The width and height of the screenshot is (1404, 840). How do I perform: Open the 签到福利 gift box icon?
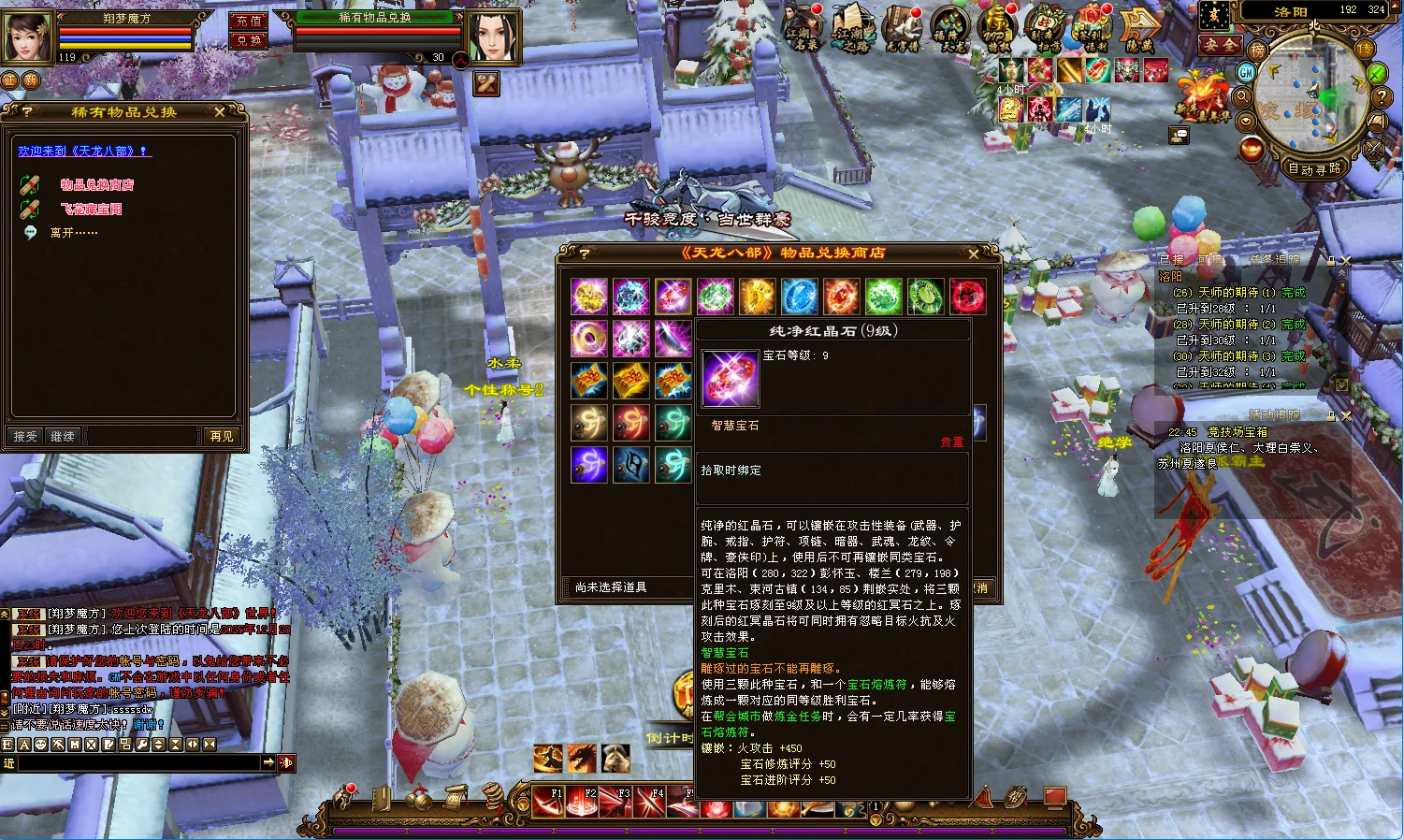[x=1091, y=26]
